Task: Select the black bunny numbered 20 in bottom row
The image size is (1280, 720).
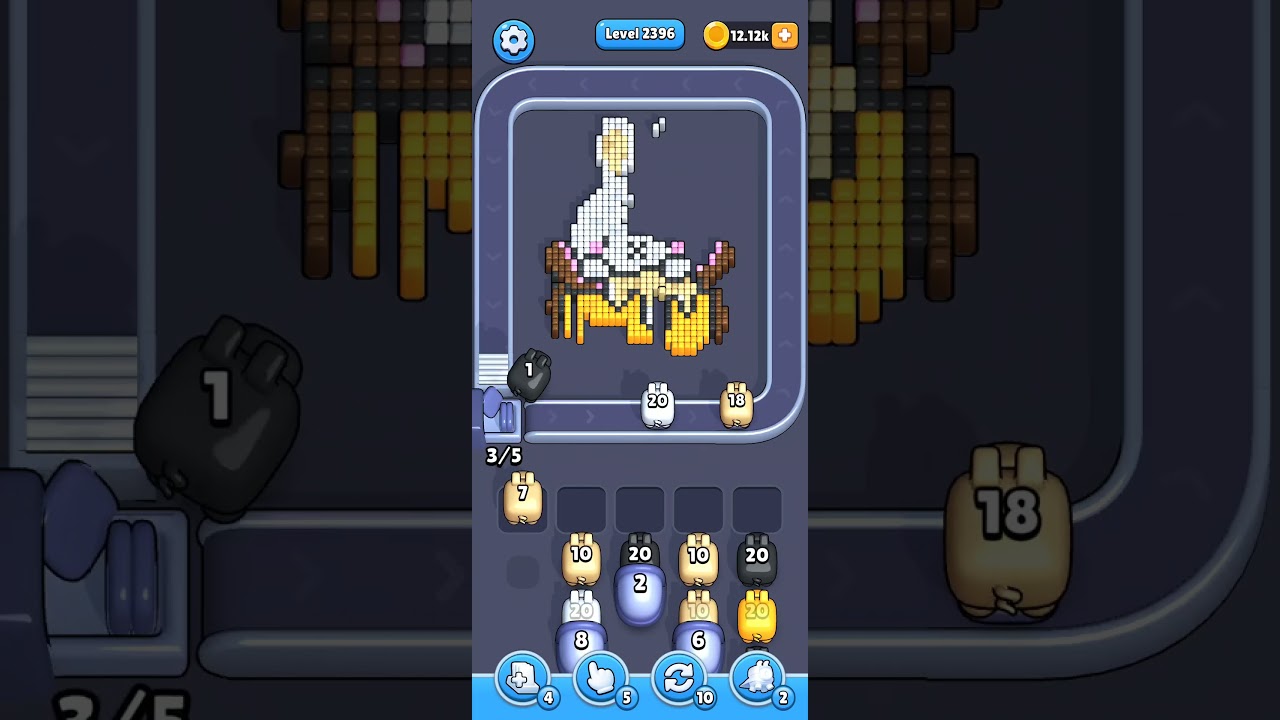Action: point(757,556)
